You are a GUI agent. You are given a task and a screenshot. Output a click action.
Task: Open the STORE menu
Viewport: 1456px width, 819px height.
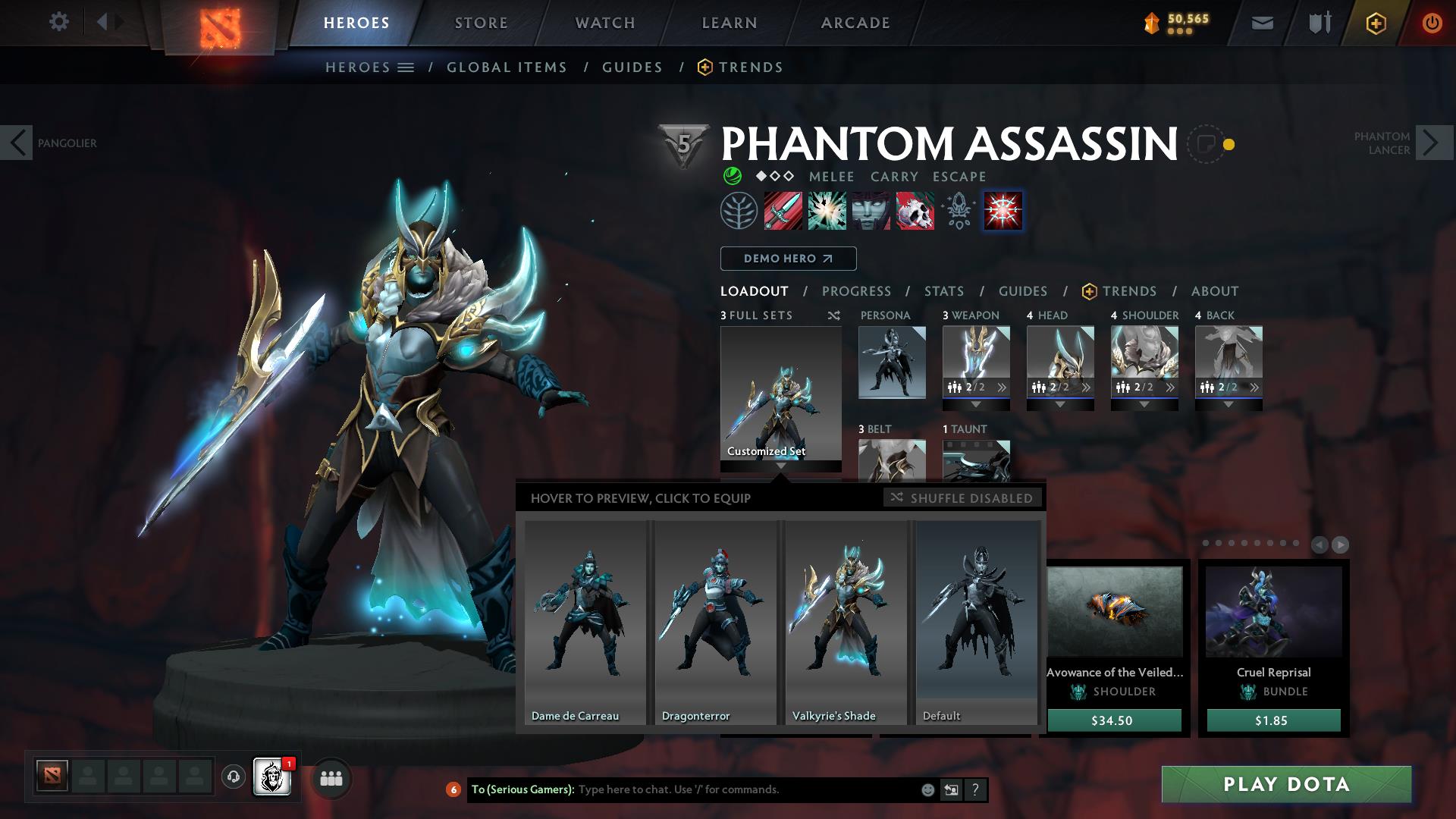click(481, 23)
